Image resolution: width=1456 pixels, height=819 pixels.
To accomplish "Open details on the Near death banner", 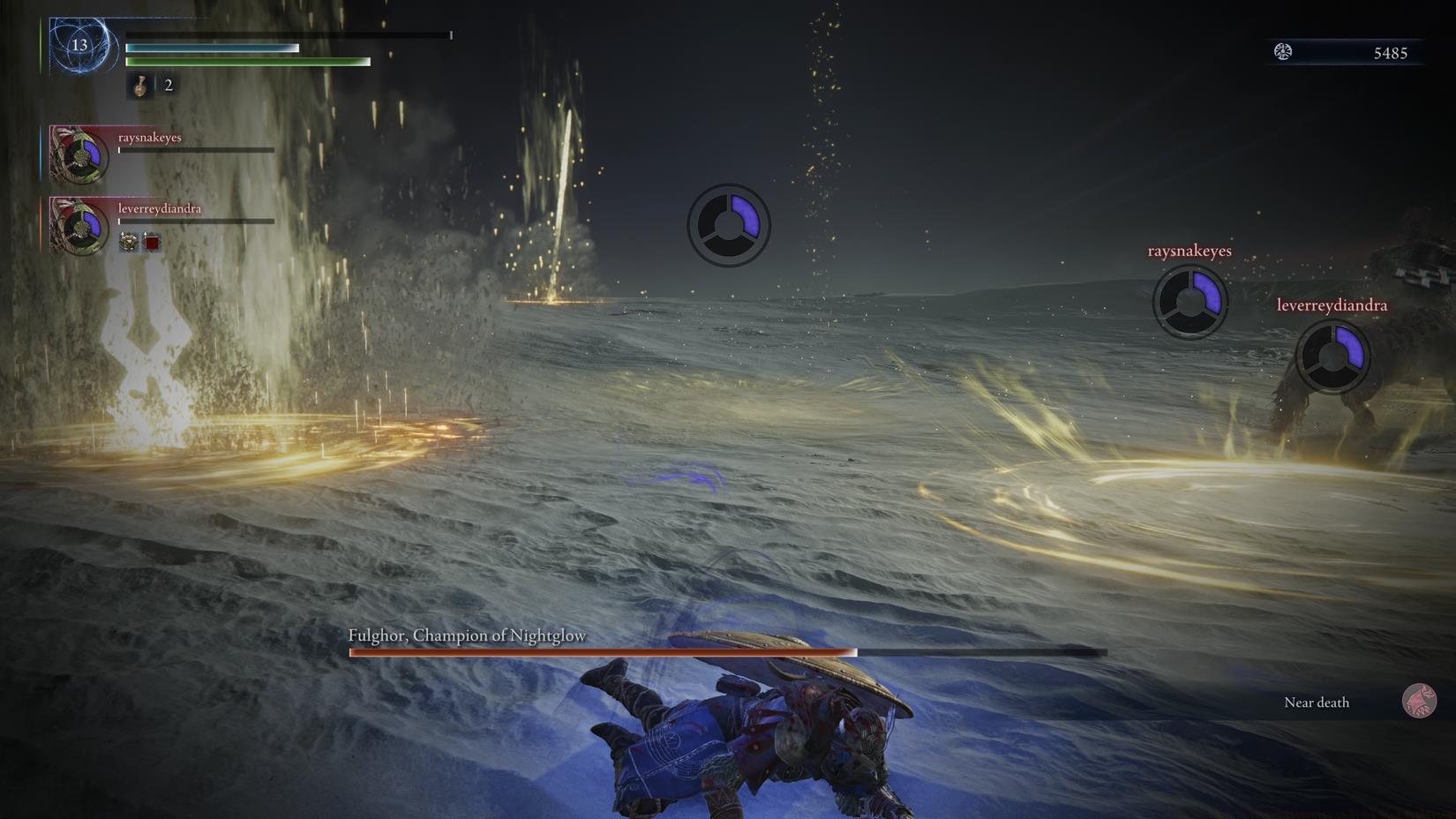I will click(x=1317, y=702).
